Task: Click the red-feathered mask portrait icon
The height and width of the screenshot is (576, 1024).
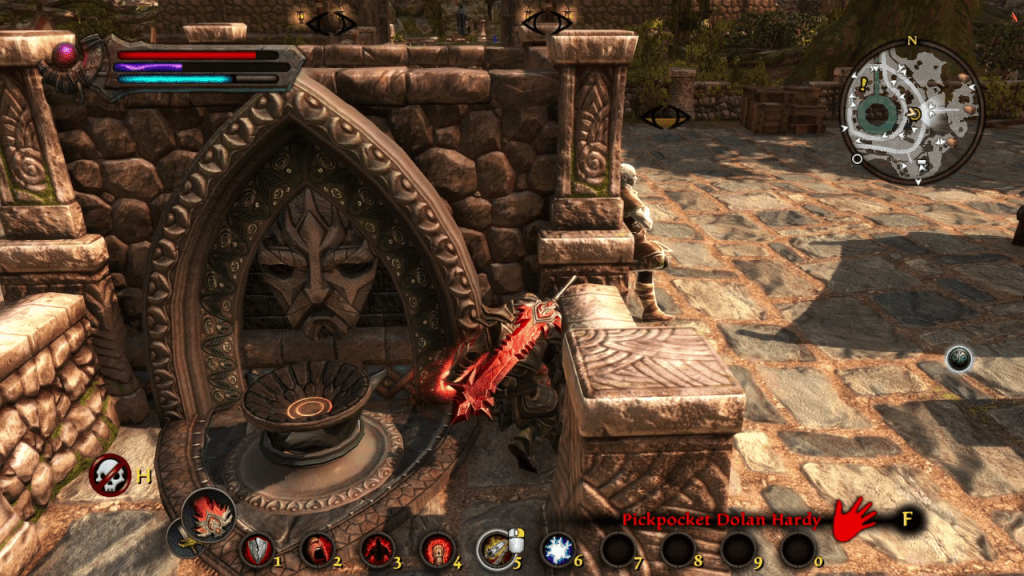Action: (209, 516)
